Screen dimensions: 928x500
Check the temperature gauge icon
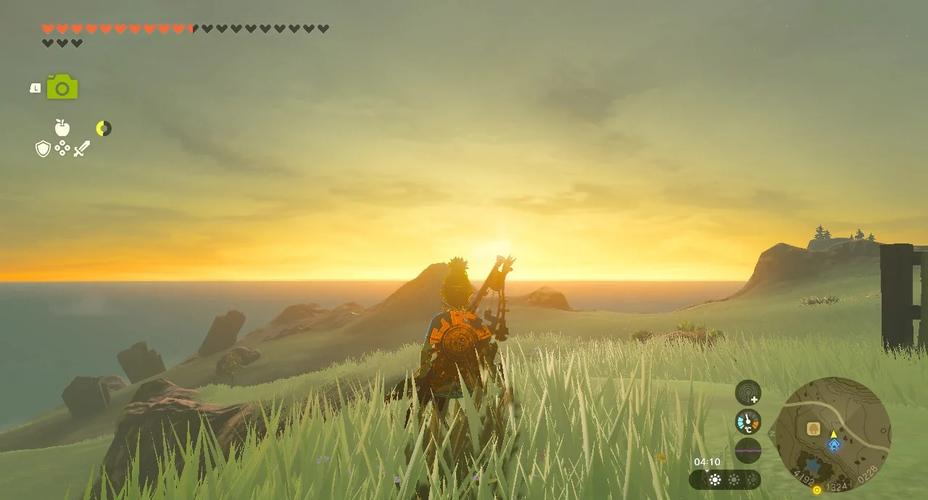point(748,421)
